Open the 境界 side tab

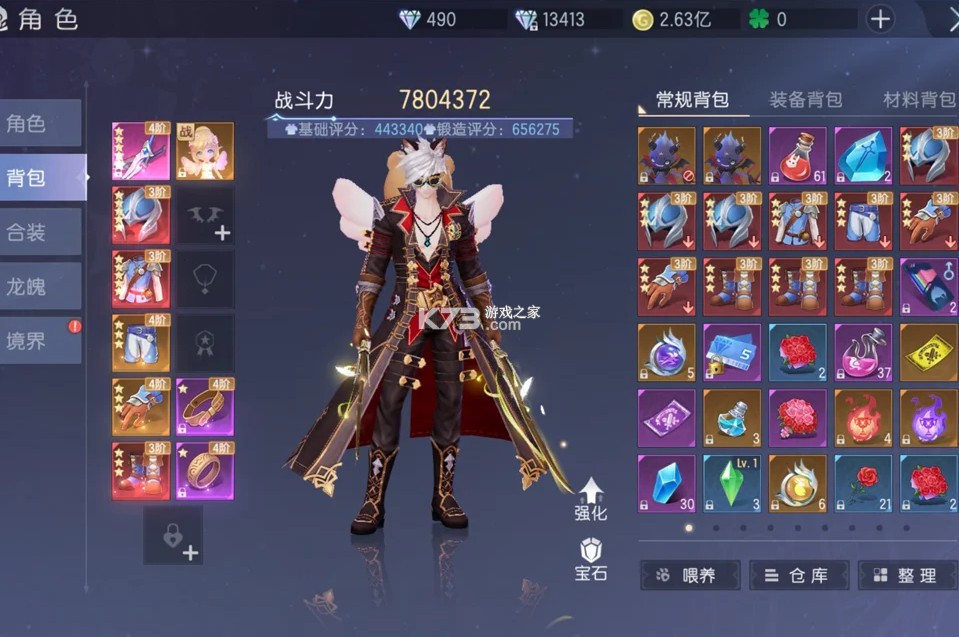[x=40, y=341]
